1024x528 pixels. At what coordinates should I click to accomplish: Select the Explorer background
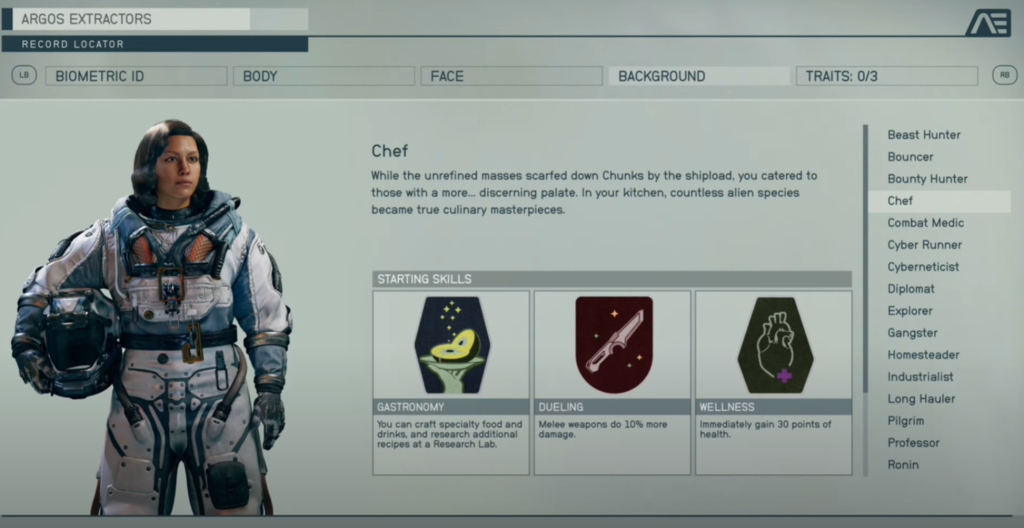click(x=910, y=311)
